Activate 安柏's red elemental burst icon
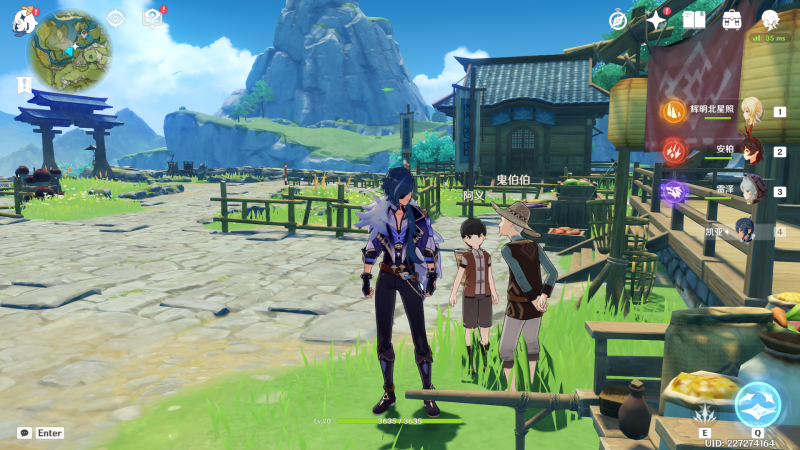800x450 pixels. point(672,151)
